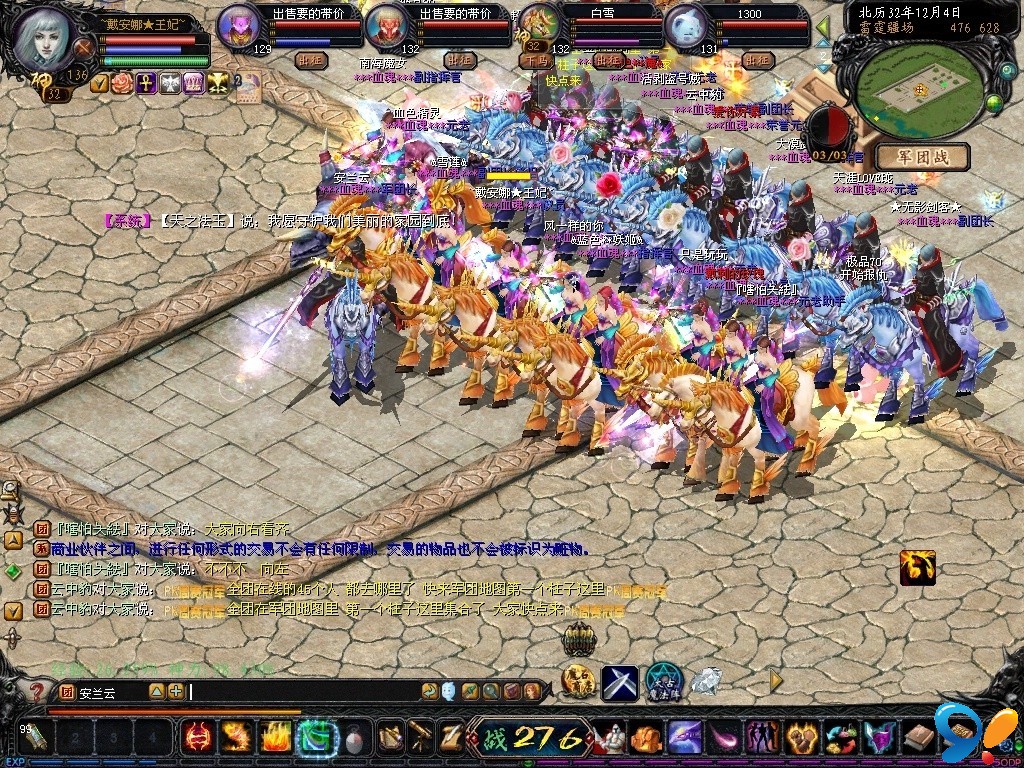Open the red question mark help button
The image size is (1024, 768).
point(37,691)
